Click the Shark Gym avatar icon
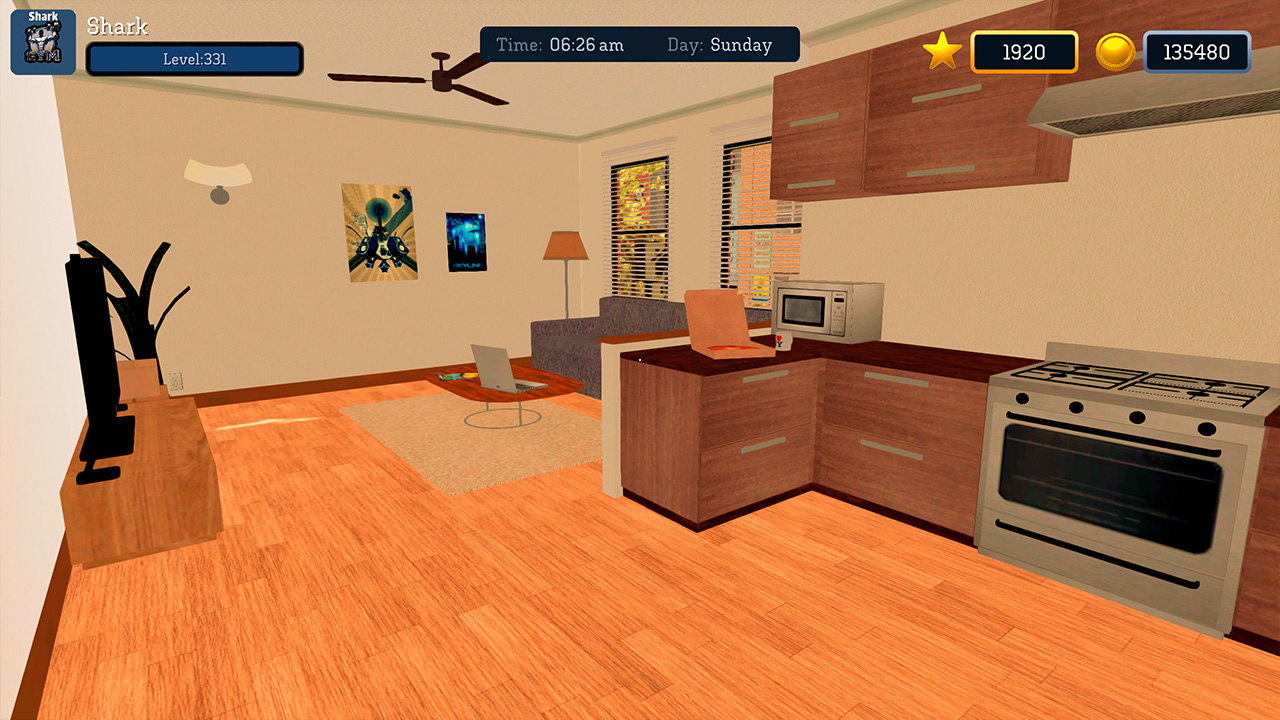This screenshot has height=720, width=1280. click(41, 40)
